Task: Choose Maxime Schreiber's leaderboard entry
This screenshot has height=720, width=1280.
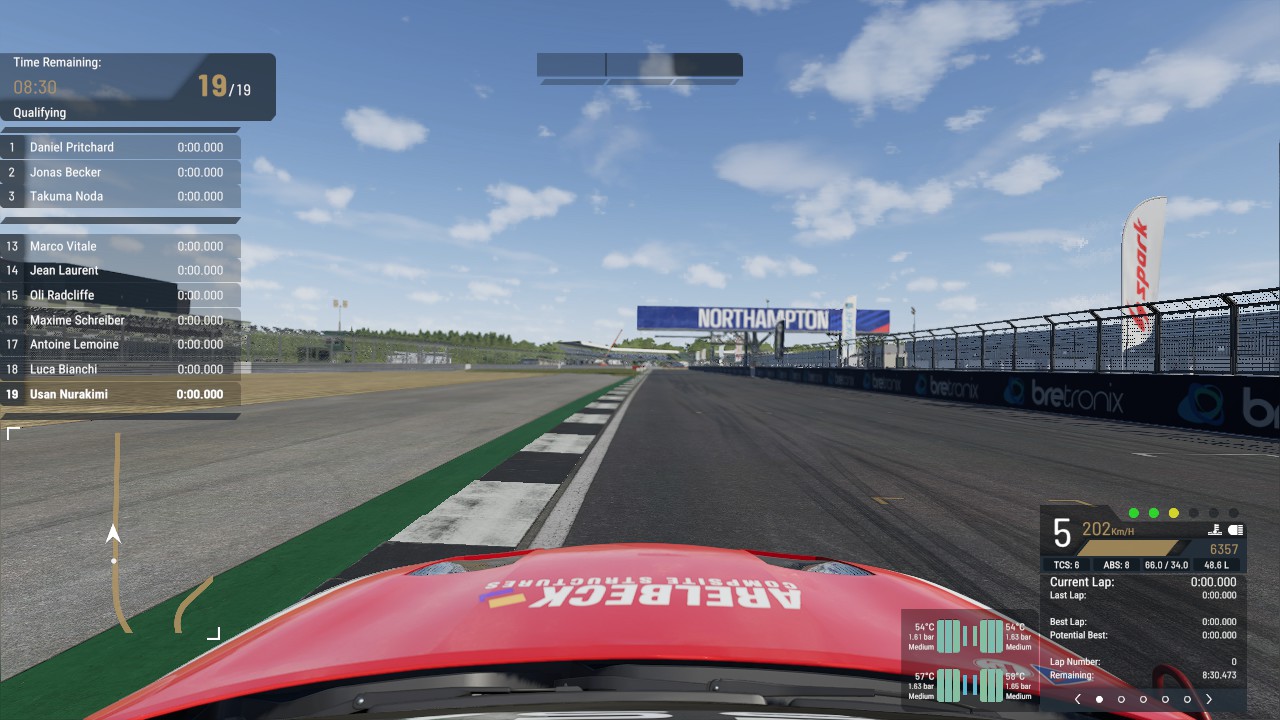Action: tap(120, 320)
